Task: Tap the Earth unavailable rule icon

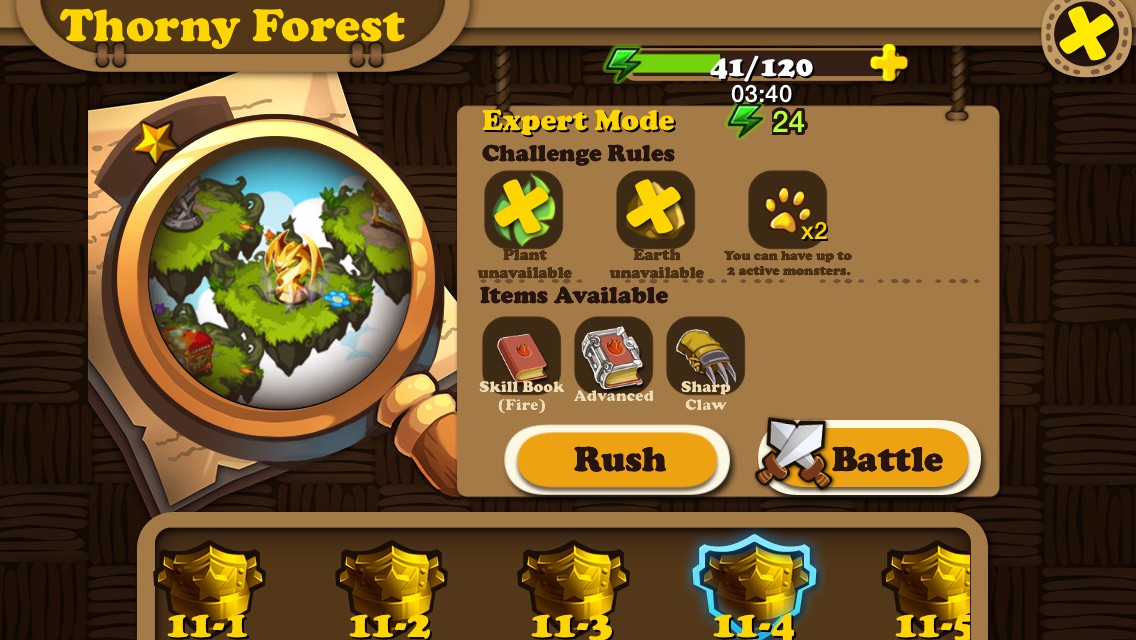Action: [x=655, y=210]
